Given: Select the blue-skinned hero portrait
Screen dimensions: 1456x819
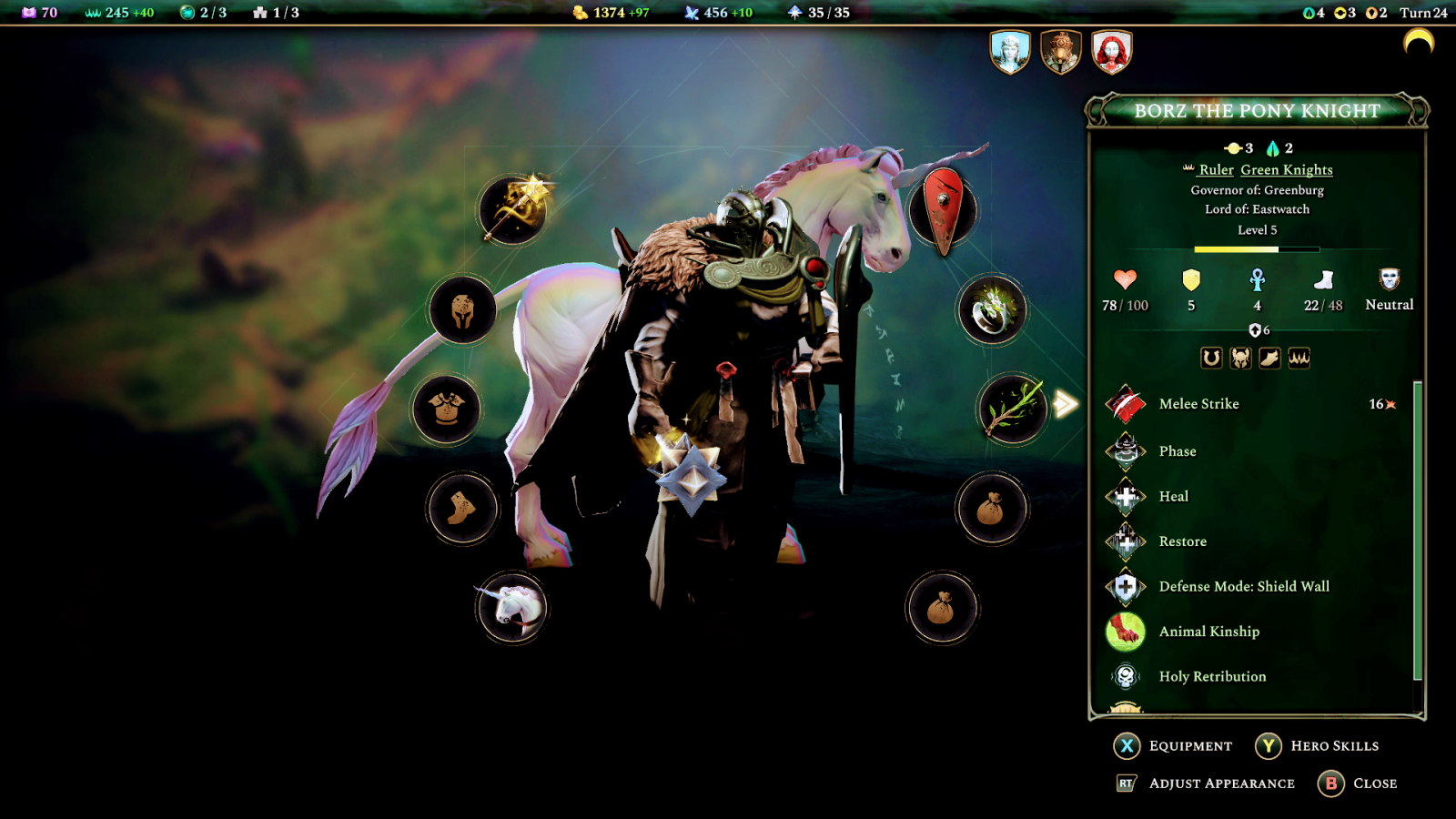Looking at the screenshot, I should 1010,52.
